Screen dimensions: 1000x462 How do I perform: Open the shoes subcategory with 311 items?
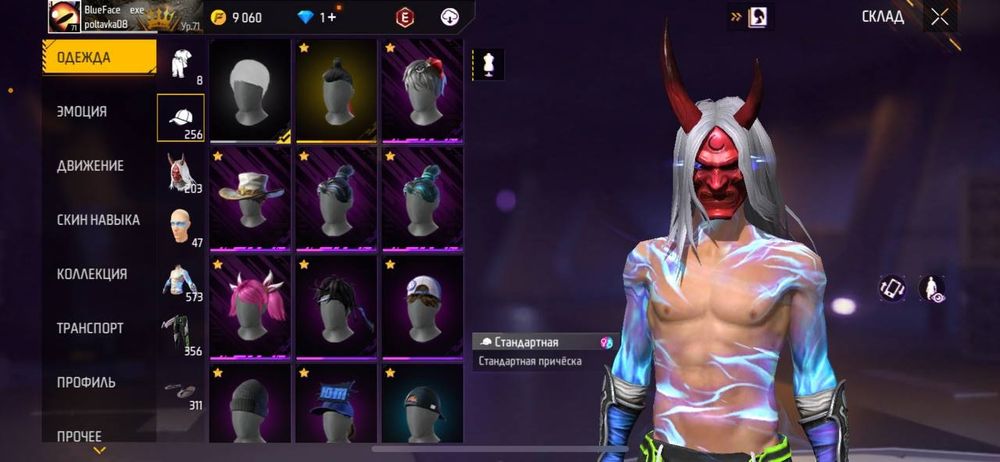click(x=180, y=392)
